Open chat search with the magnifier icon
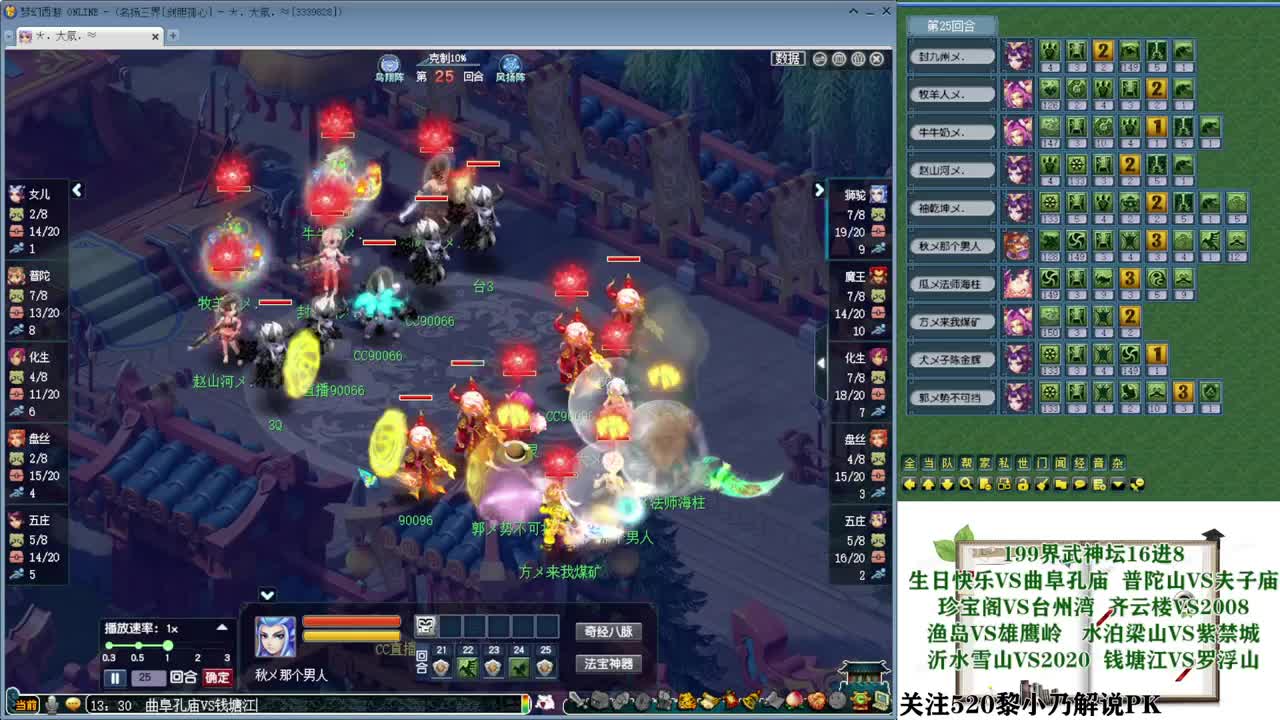 tap(968, 484)
